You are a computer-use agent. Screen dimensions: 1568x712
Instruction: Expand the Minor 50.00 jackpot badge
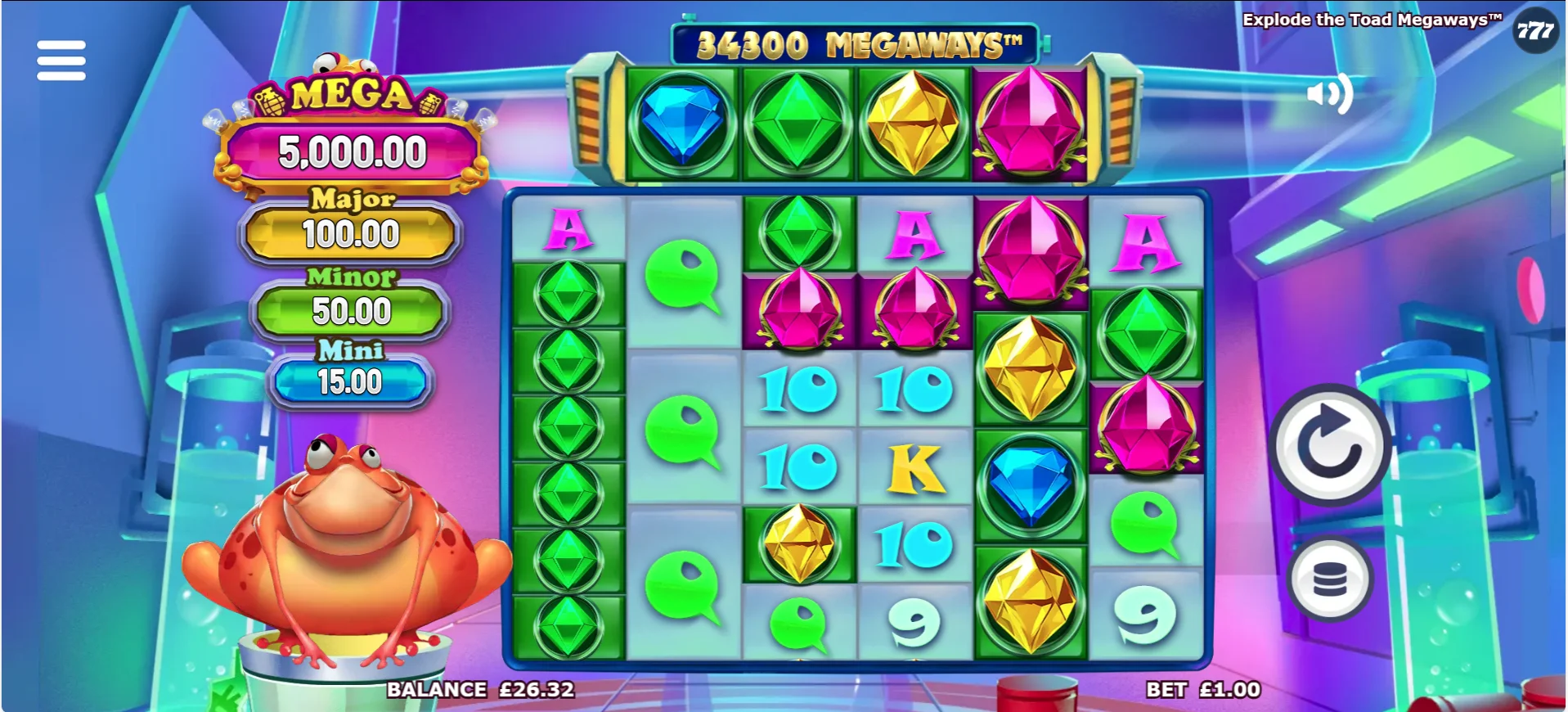(x=350, y=311)
